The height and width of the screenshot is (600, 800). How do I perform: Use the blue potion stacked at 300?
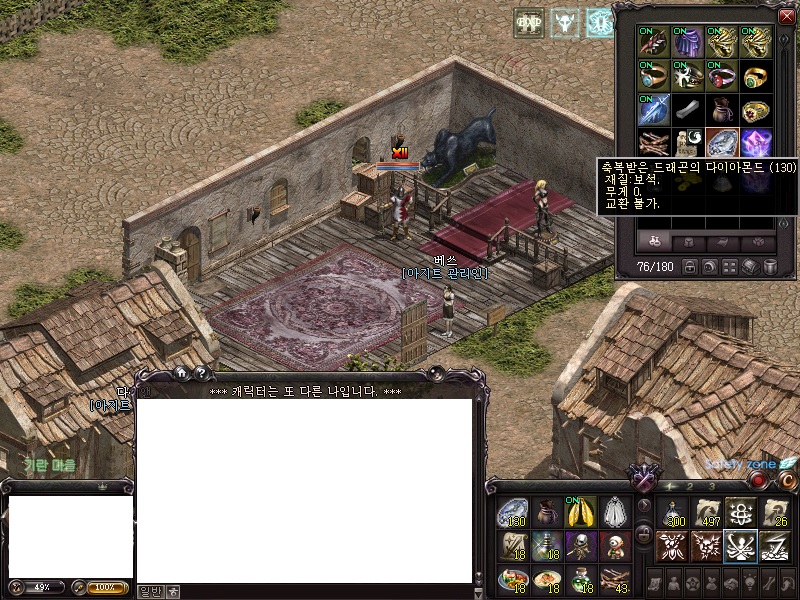tap(672, 512)
